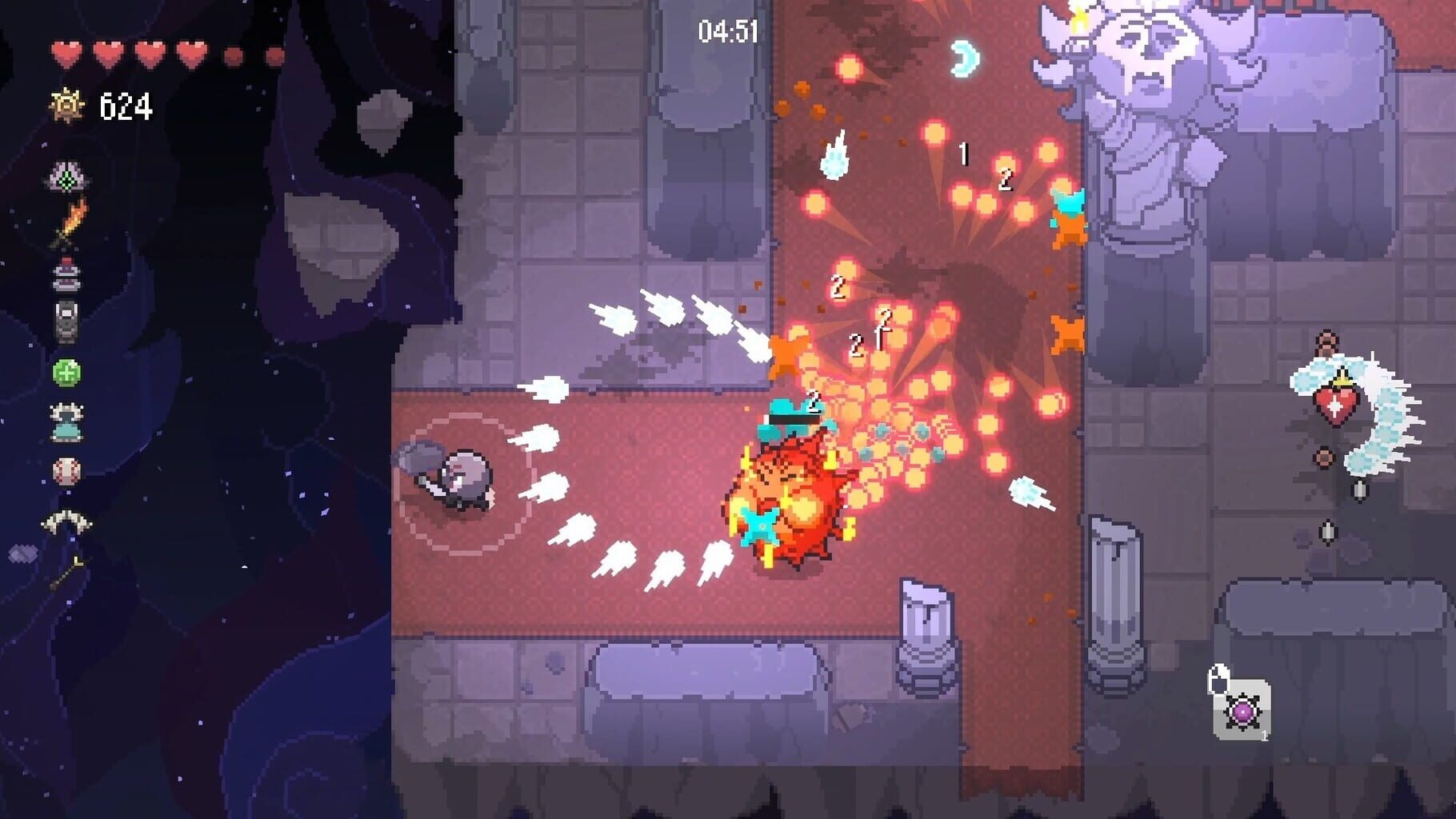Click the crescent moon pickup near the top
The image size is (1456, 819).
click(x=964, y=58)
